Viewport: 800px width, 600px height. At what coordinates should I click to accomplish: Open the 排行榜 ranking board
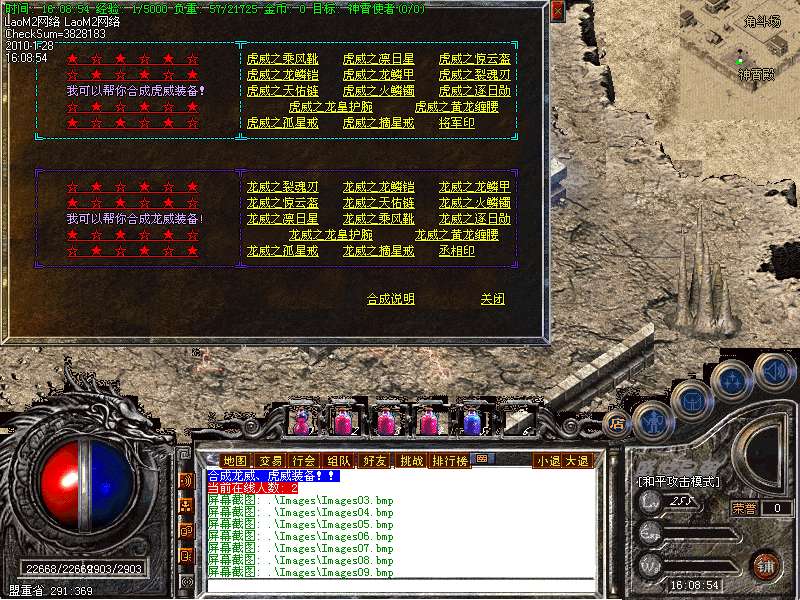pos(448,460)
